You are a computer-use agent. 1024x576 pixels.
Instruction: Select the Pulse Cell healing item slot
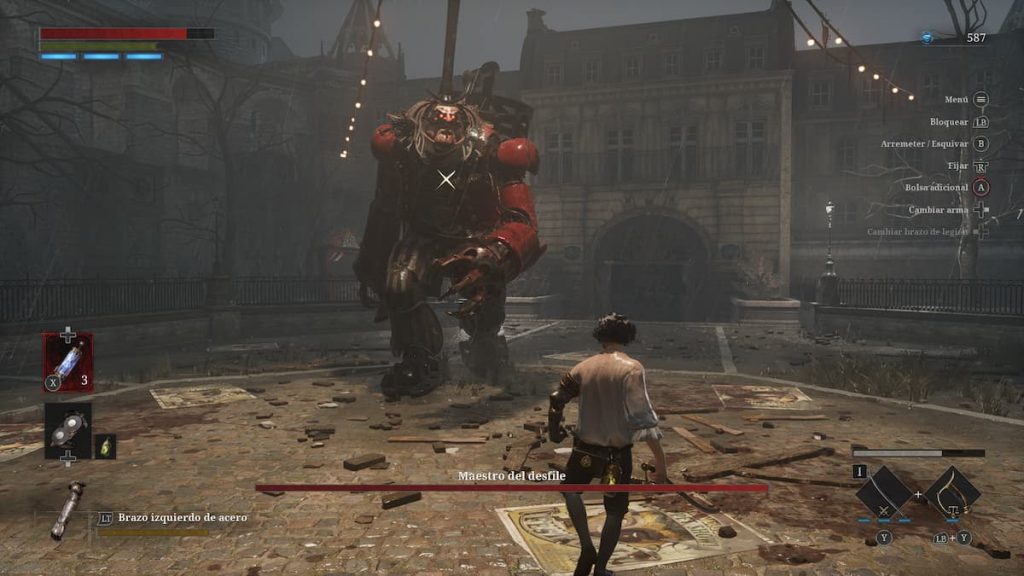click(x=67, y=361)
